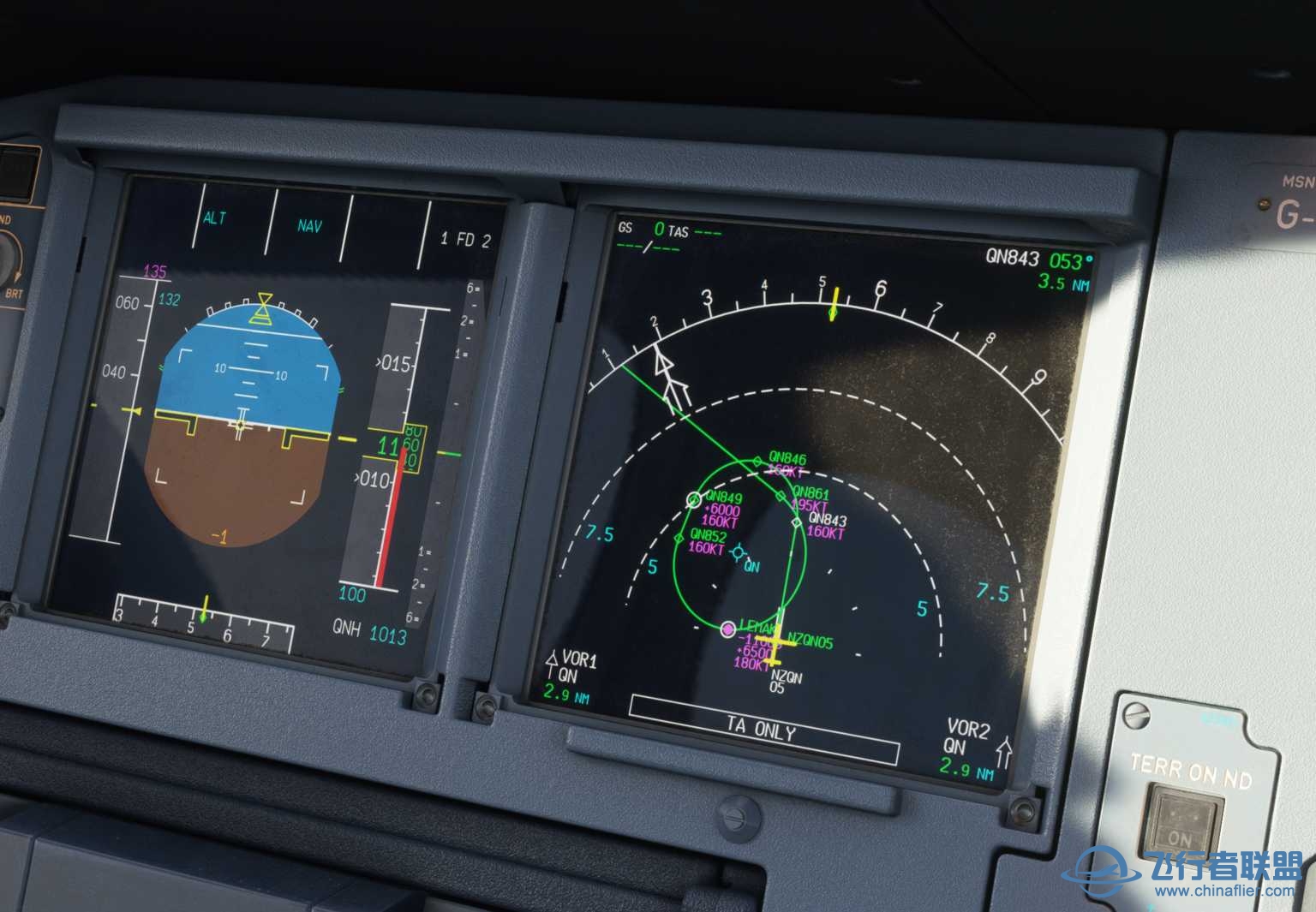Toggle the ALT annunciator on the FMA

[x=213, y=219]
